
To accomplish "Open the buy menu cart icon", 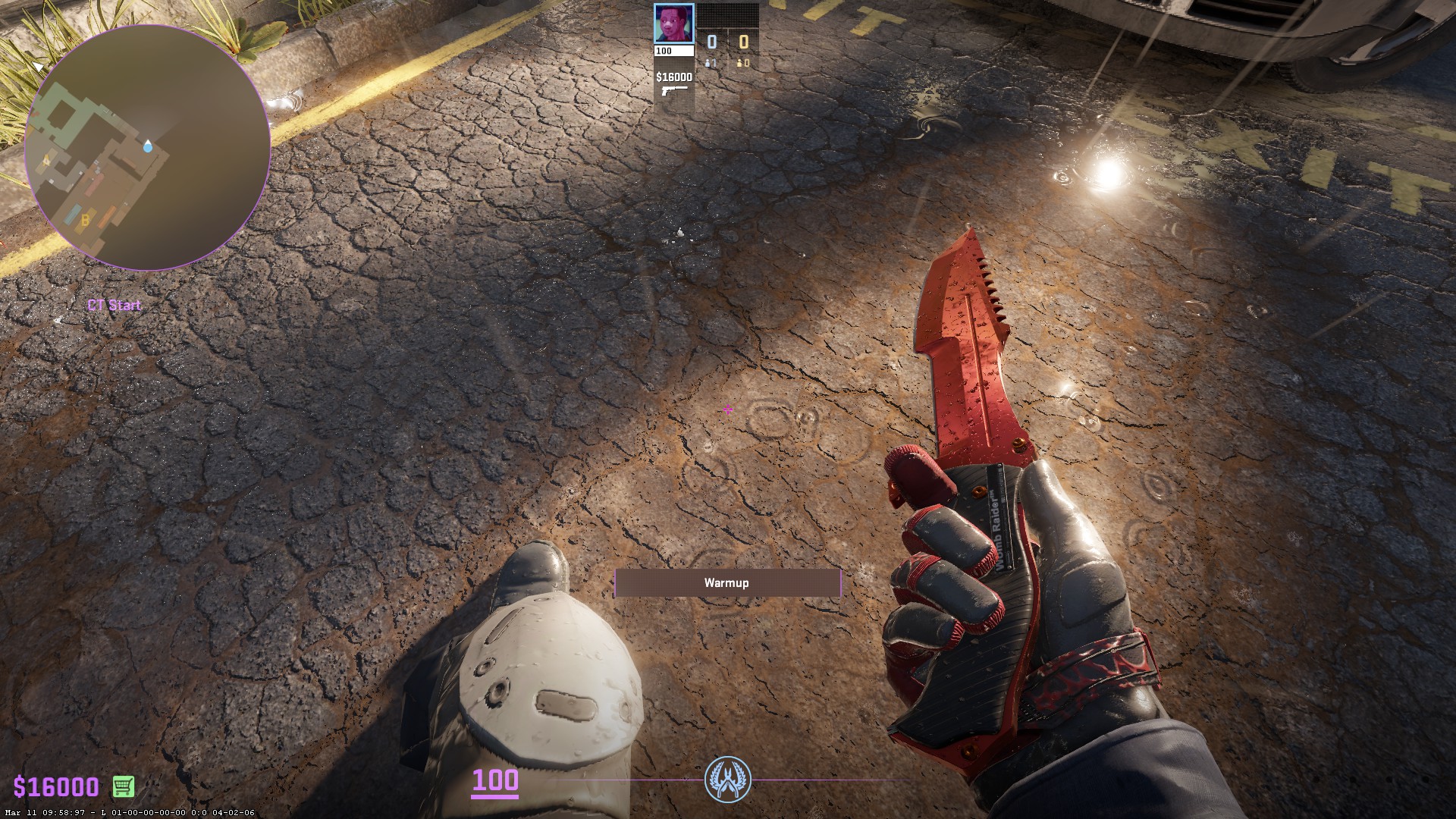I will (124, 786).
